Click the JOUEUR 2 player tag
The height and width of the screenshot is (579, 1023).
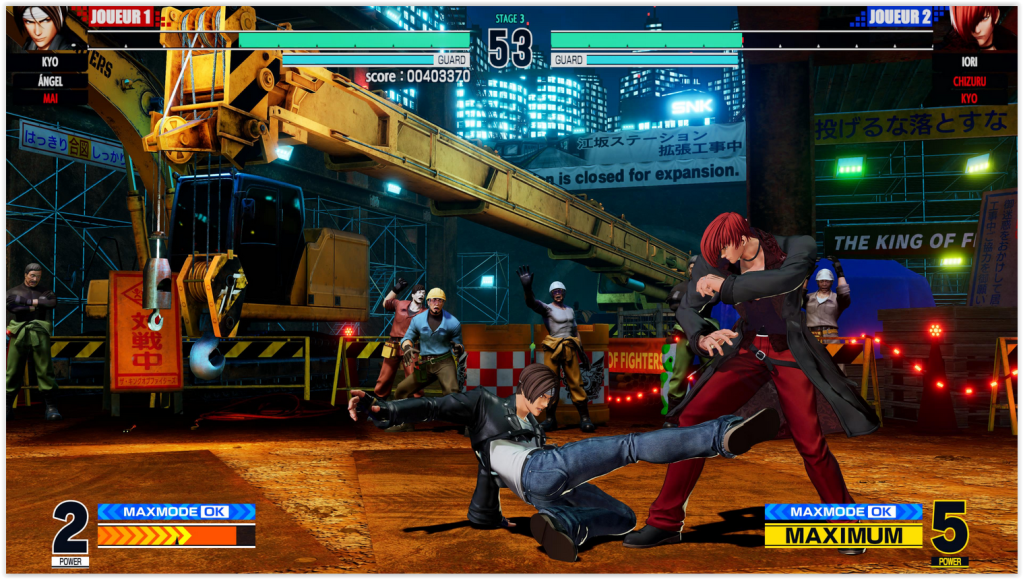pos(899,16)
